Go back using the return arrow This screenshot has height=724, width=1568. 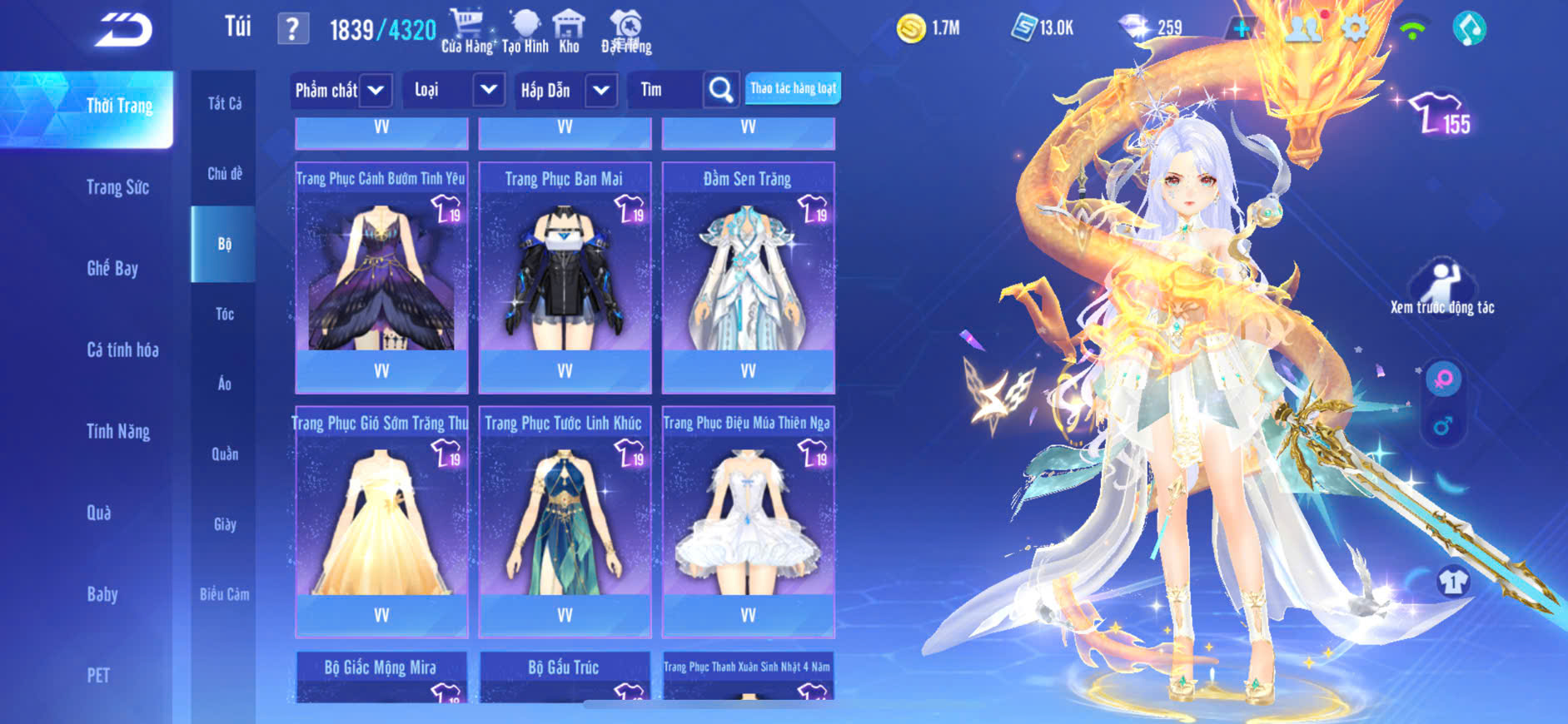coord(123,31)
